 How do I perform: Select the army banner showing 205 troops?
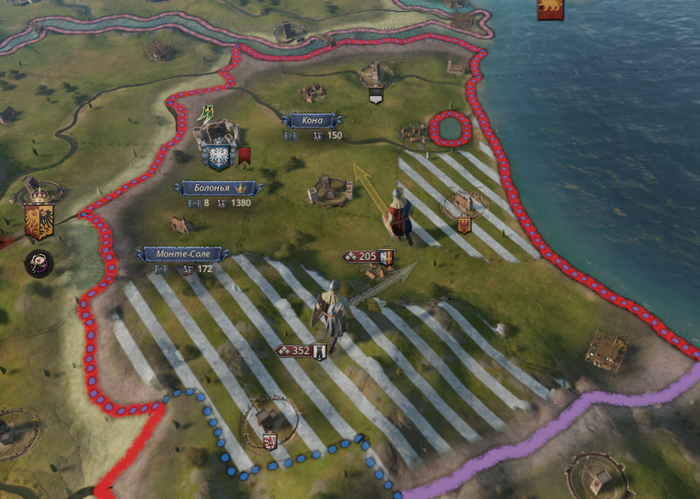[x=367, y=257]
